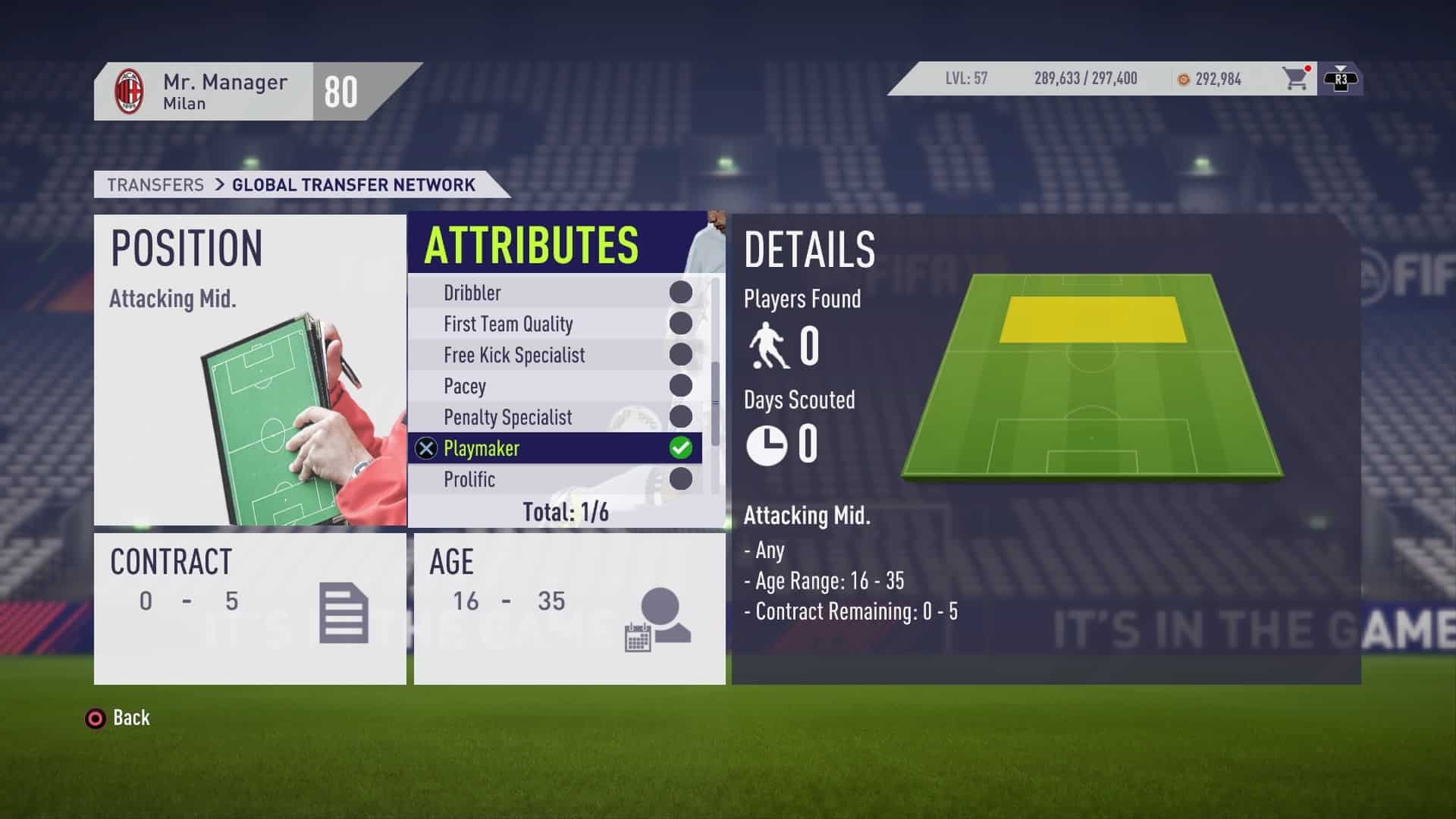Viewport: 1456px width, 819px height.
Task: Click the Contract document icon
Action: 345,610
